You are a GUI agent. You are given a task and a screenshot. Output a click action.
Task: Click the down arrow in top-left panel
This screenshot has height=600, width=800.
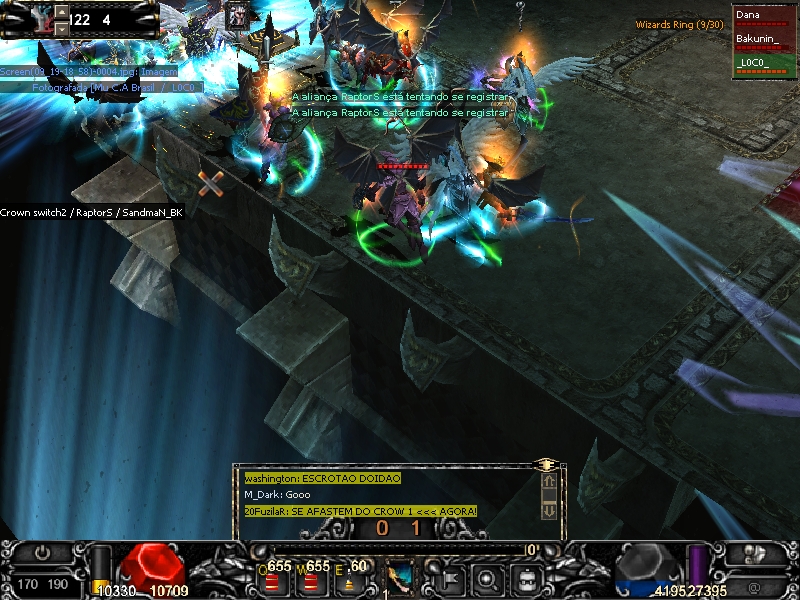60,29
